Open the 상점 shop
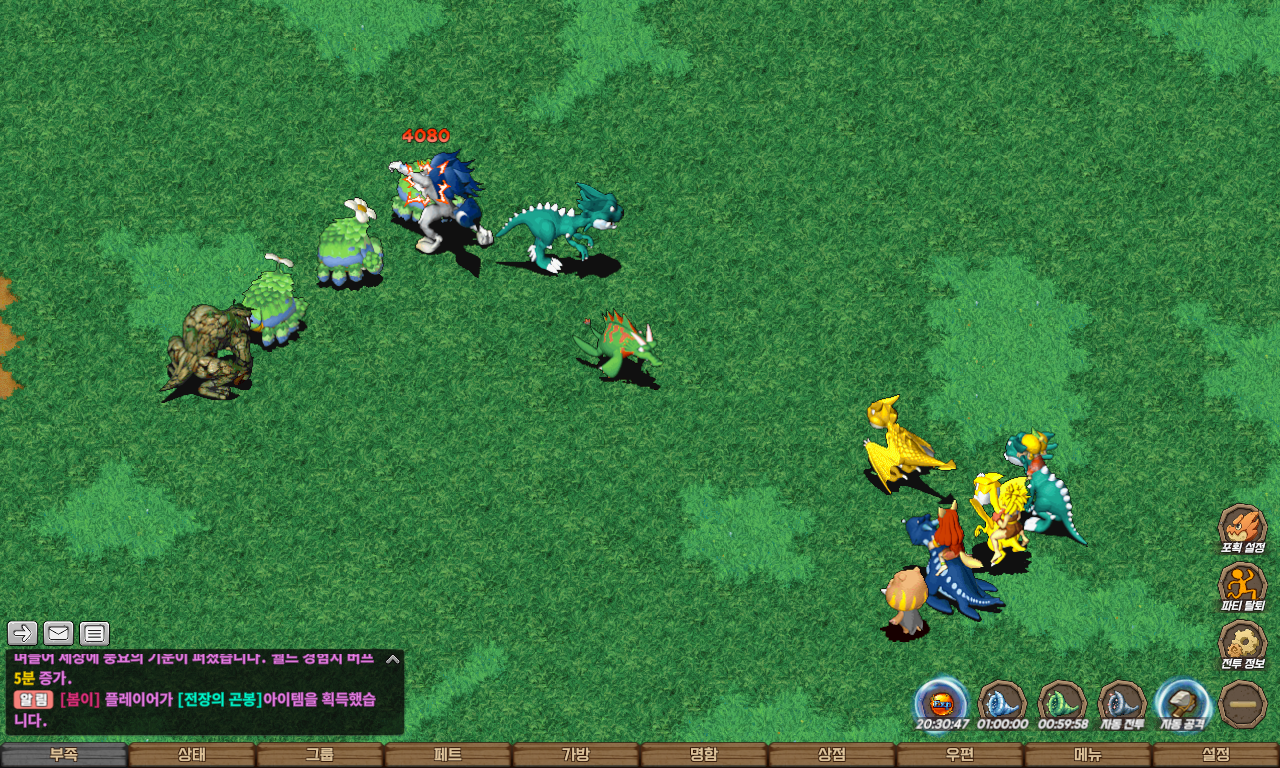Image resolution: width=1280 pixels, height=768 pixels. click(x=832, y=755)
